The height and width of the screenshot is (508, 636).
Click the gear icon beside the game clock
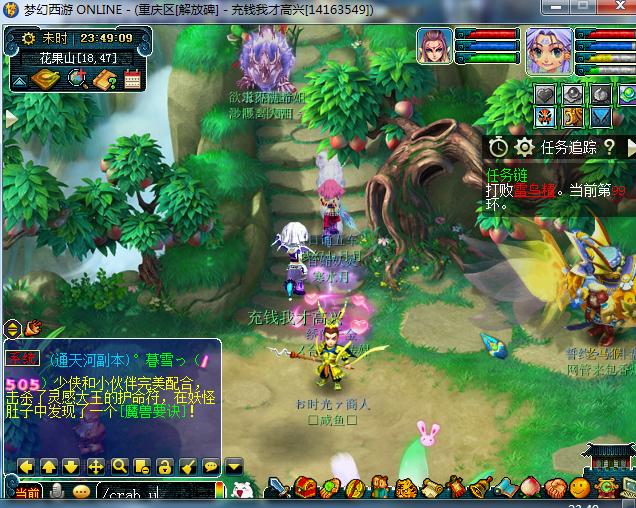[x=29, y=38]
